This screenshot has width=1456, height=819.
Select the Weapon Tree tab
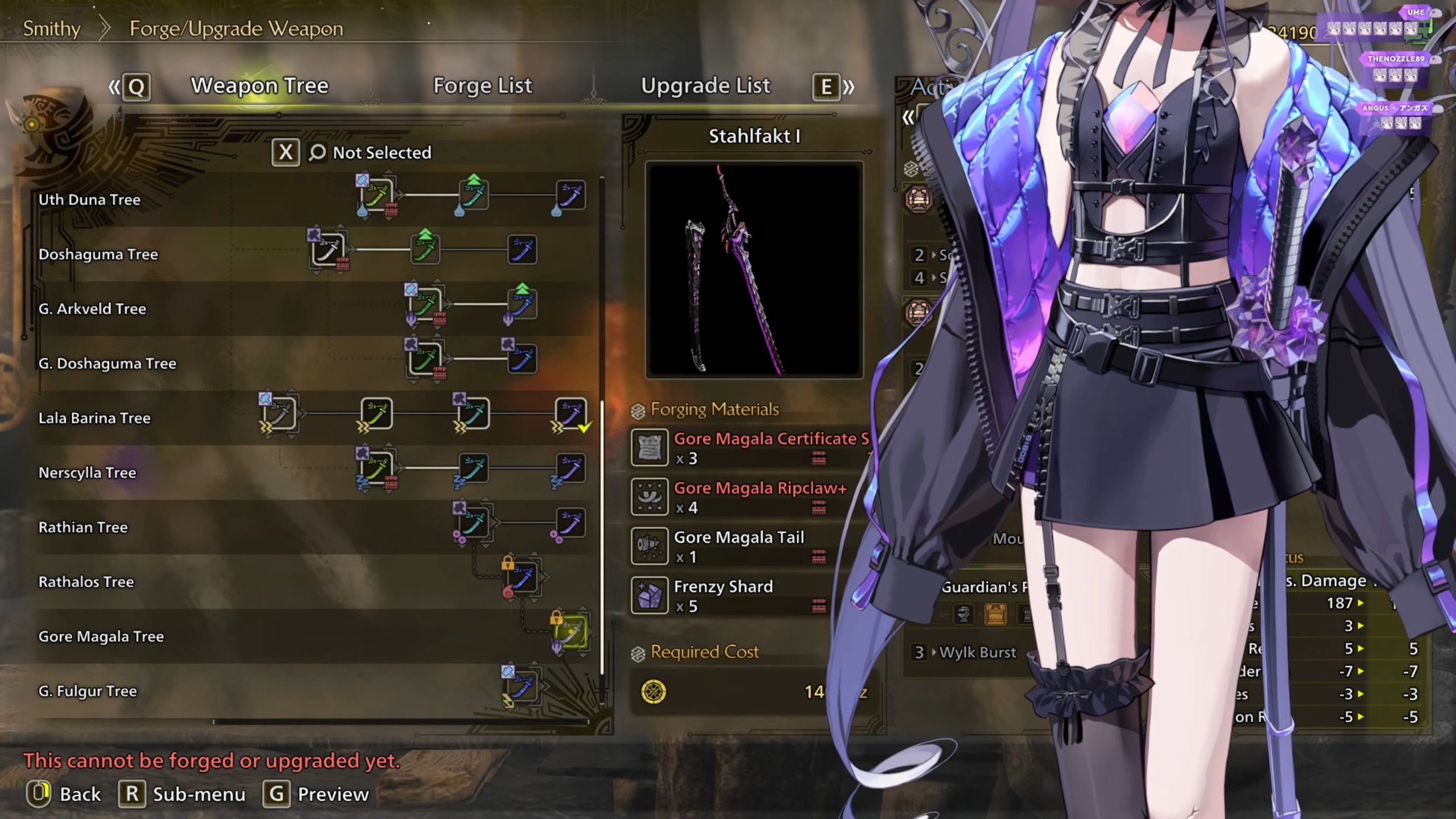259,86
